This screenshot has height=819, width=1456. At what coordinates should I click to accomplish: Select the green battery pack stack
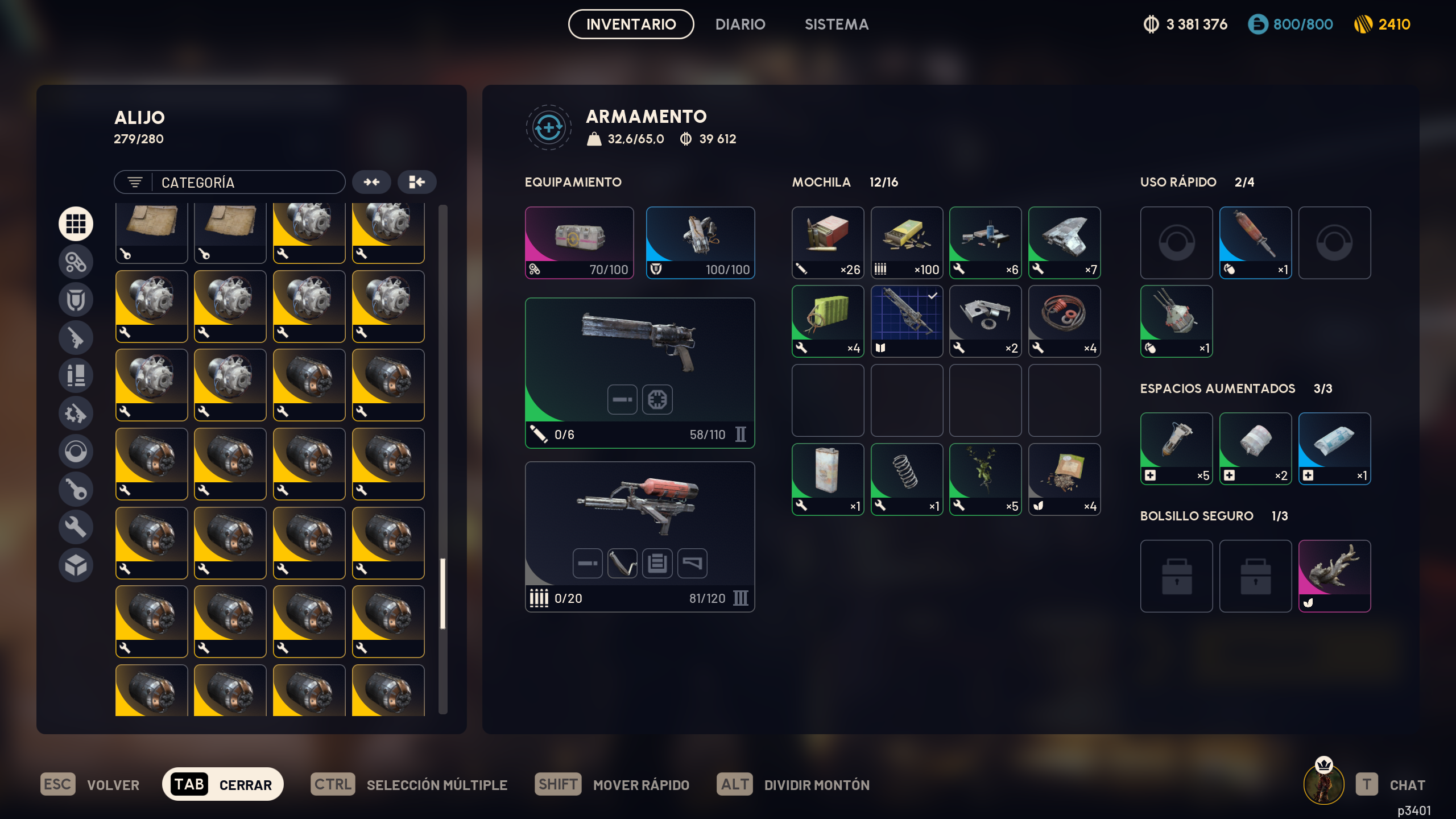tap(828, 321)
